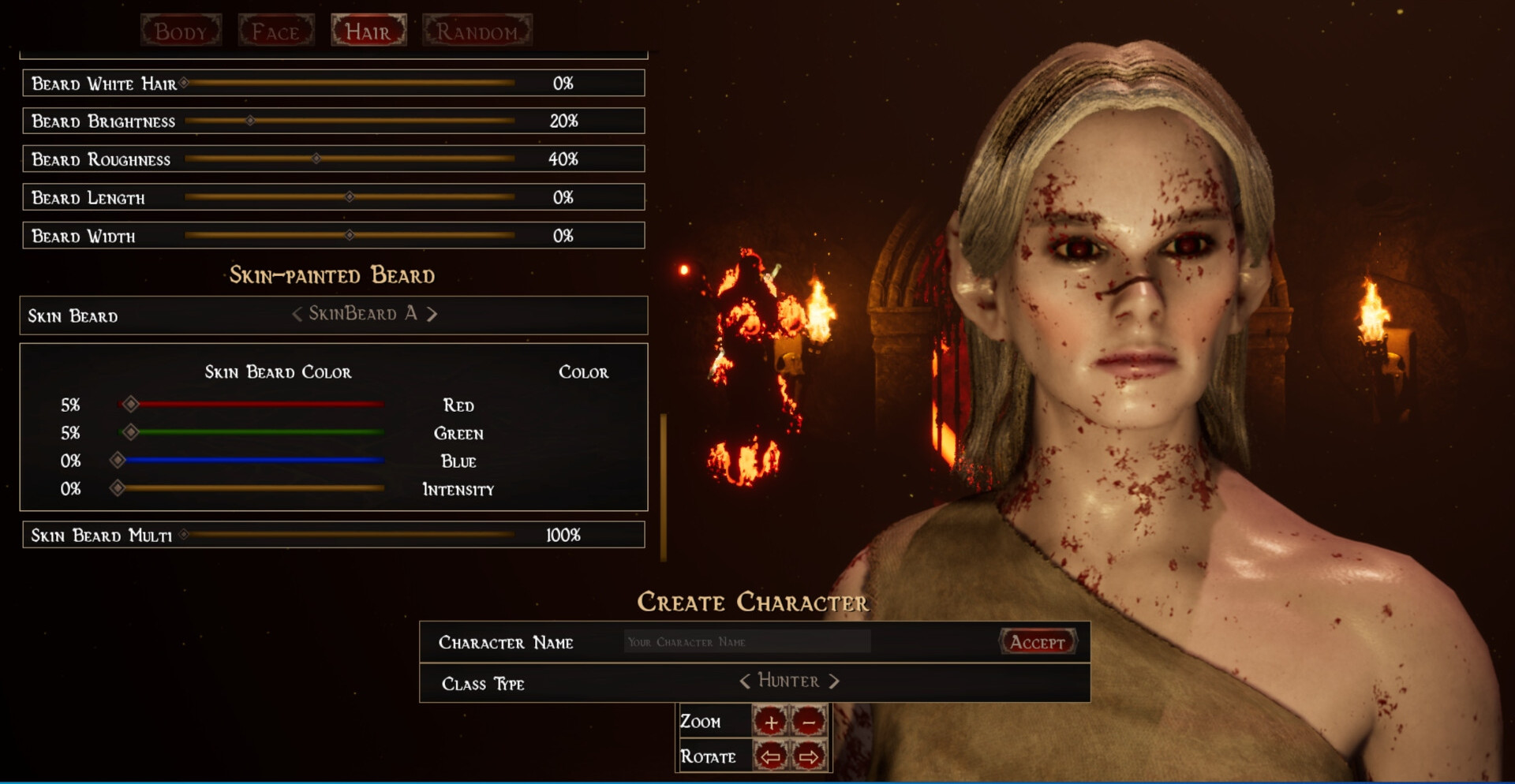Select the Hair tab
Screen dimensions: 1515x784
click(368, 32)
